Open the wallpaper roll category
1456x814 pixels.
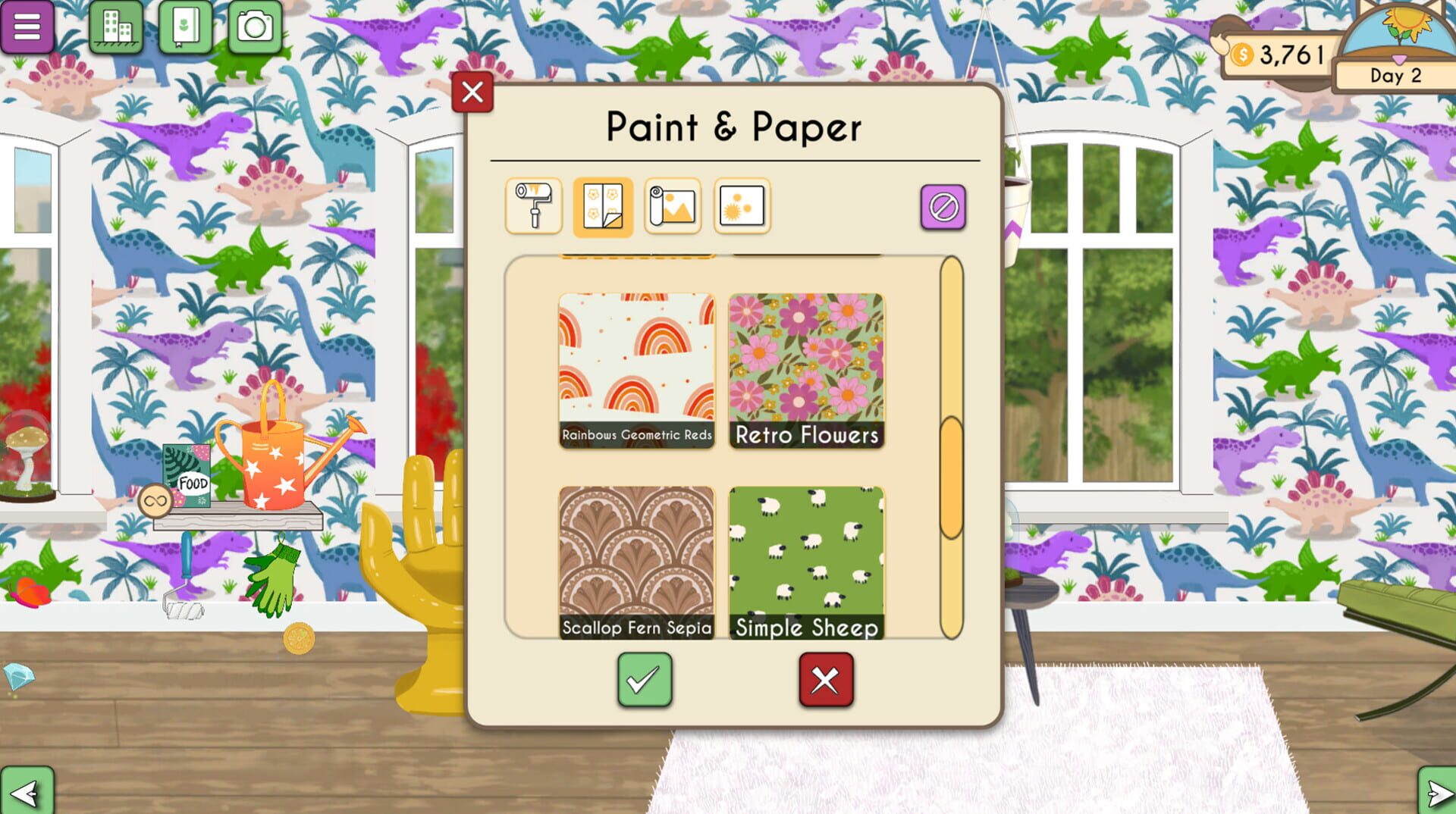(672, 206)
